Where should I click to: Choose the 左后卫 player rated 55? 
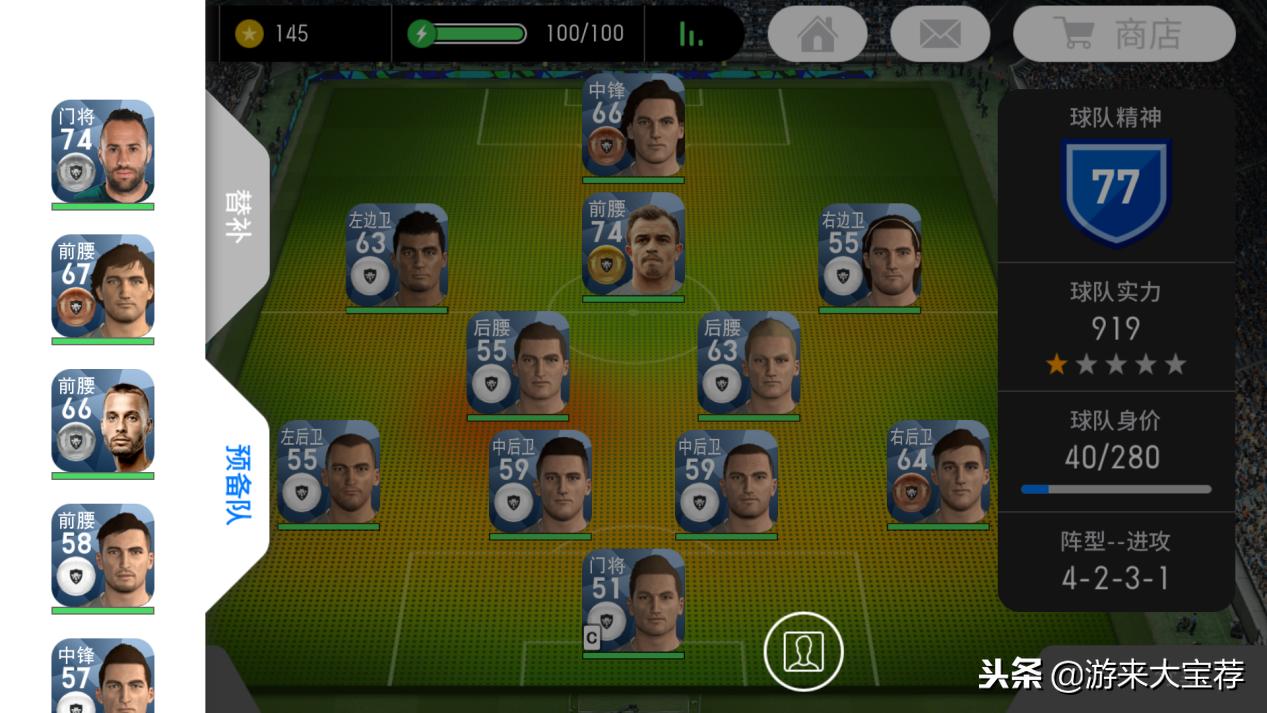pos(328,471)
